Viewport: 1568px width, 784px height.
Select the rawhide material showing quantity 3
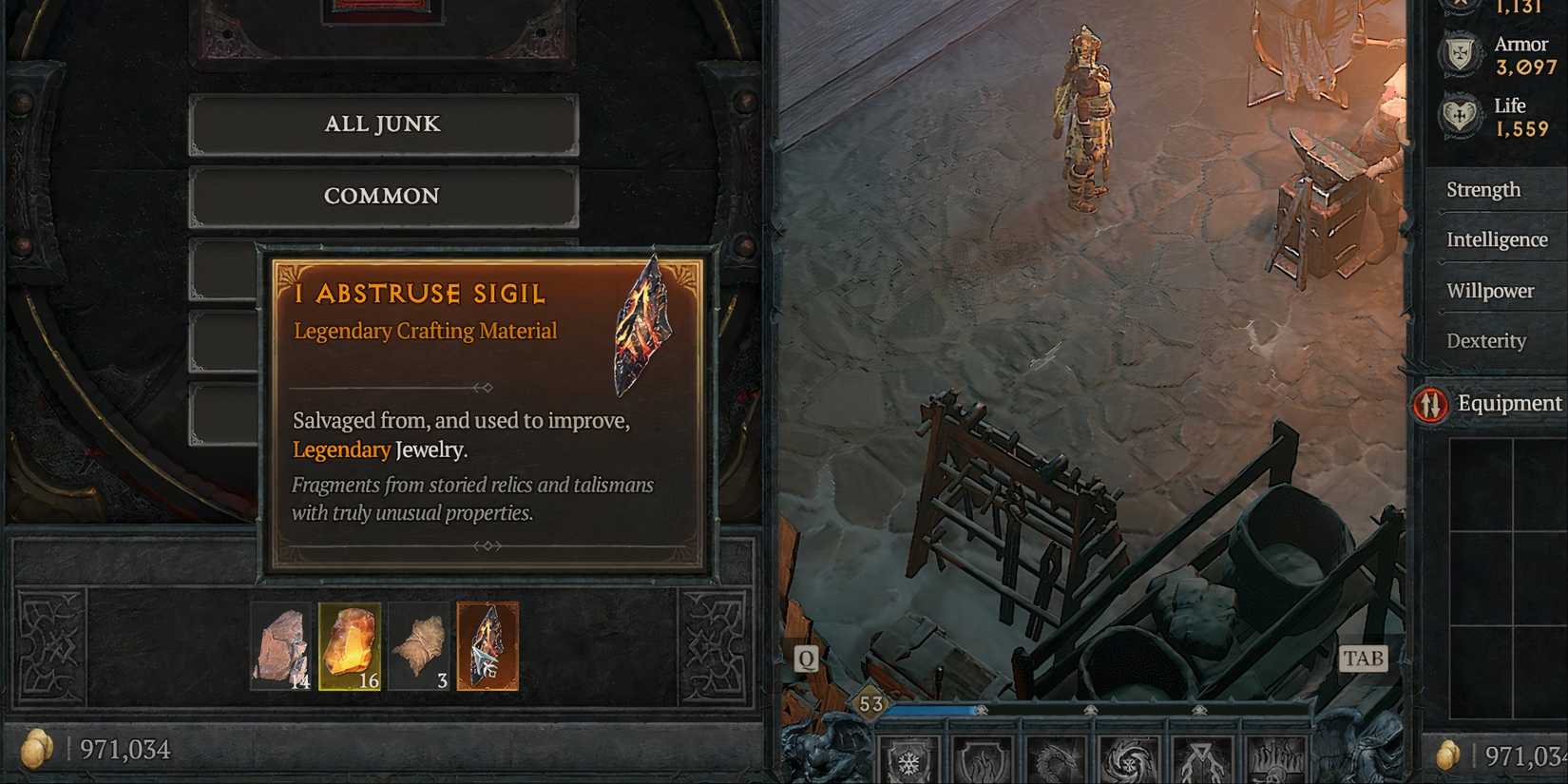[x=419, y=646]
